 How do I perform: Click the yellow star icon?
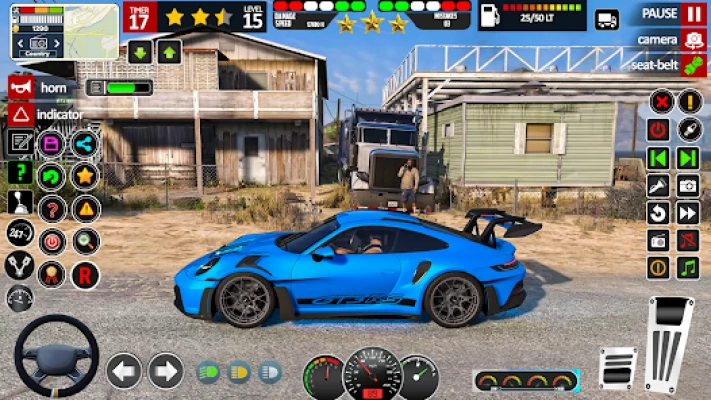coord(85,176)
